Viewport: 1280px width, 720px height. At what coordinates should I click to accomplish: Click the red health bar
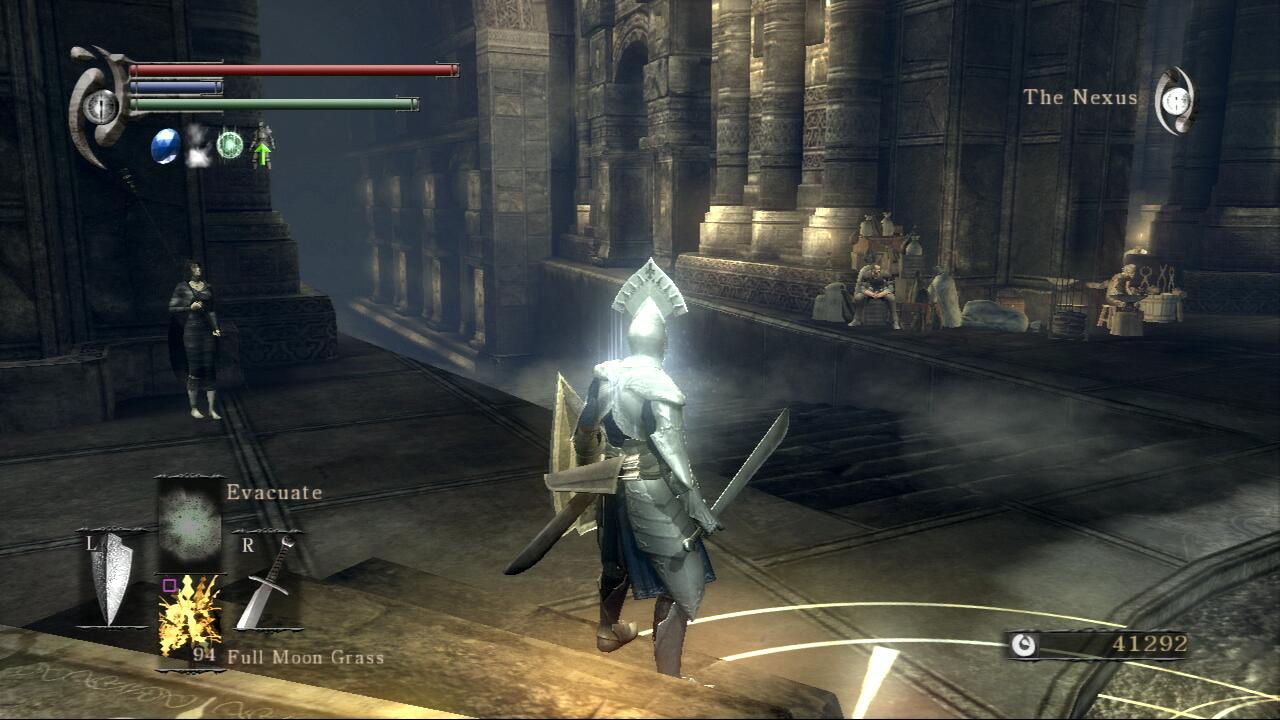click(x=290, y=68)
